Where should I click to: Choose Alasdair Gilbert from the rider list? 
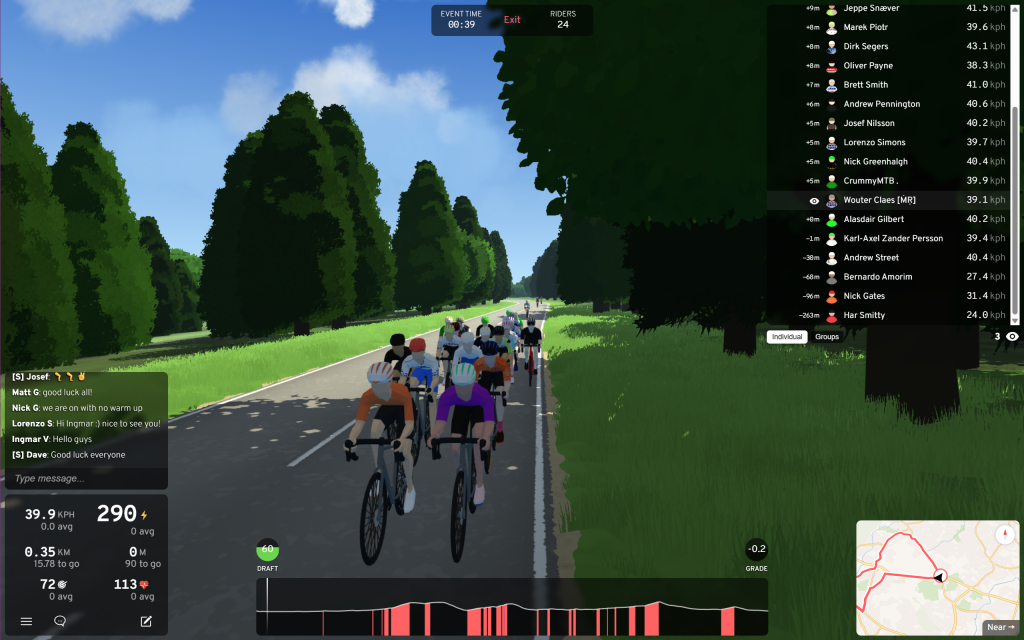coord(873,219)
